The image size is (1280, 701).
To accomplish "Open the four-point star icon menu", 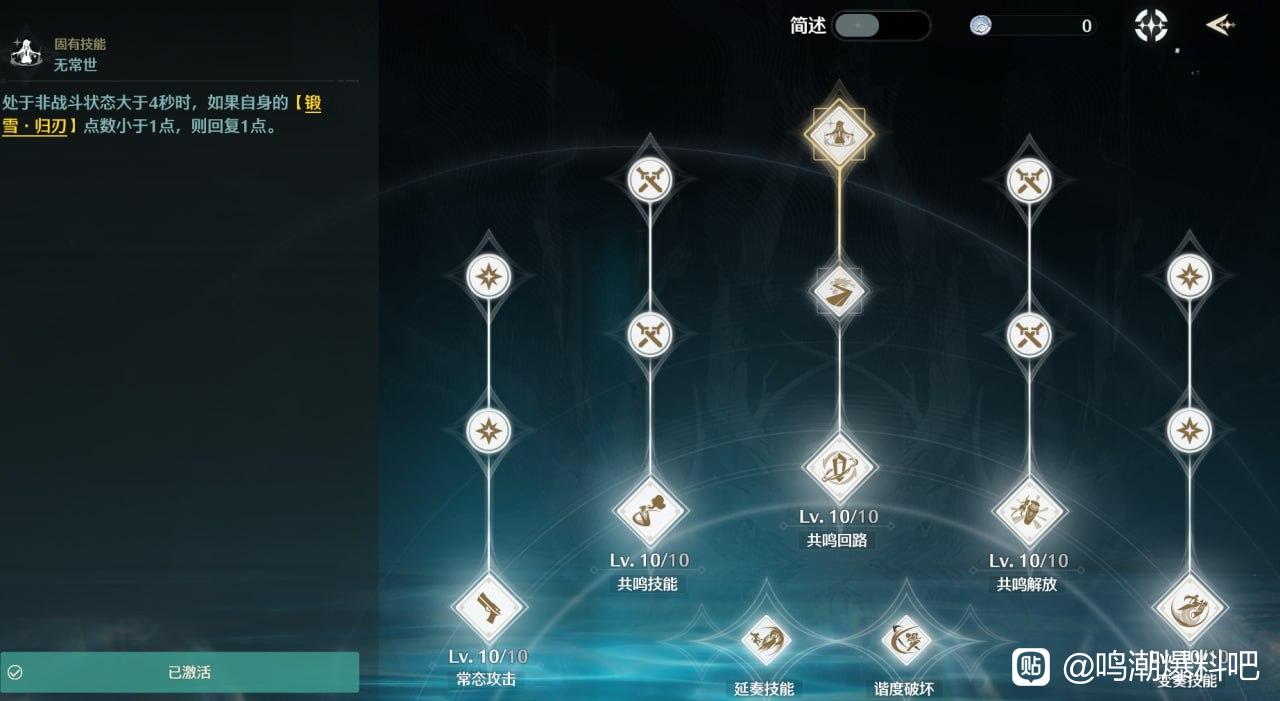I will pos(1151,26).
